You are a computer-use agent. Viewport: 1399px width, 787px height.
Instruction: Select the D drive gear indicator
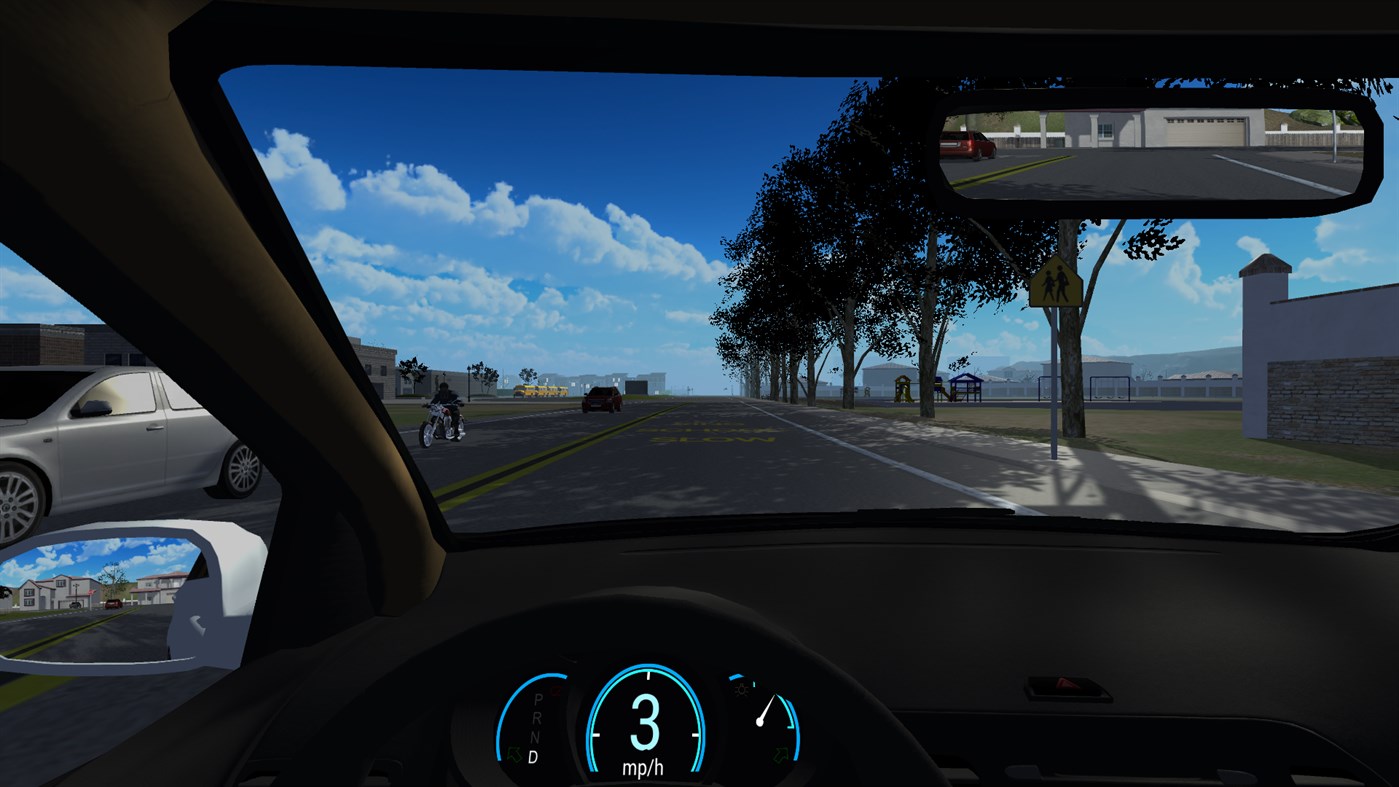(x=533, y=755)
